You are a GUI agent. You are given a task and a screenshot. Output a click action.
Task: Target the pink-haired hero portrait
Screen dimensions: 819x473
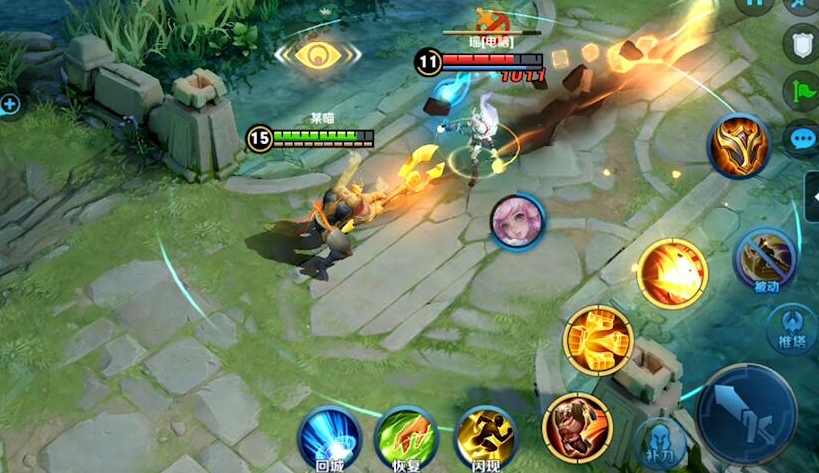point(517,222)
